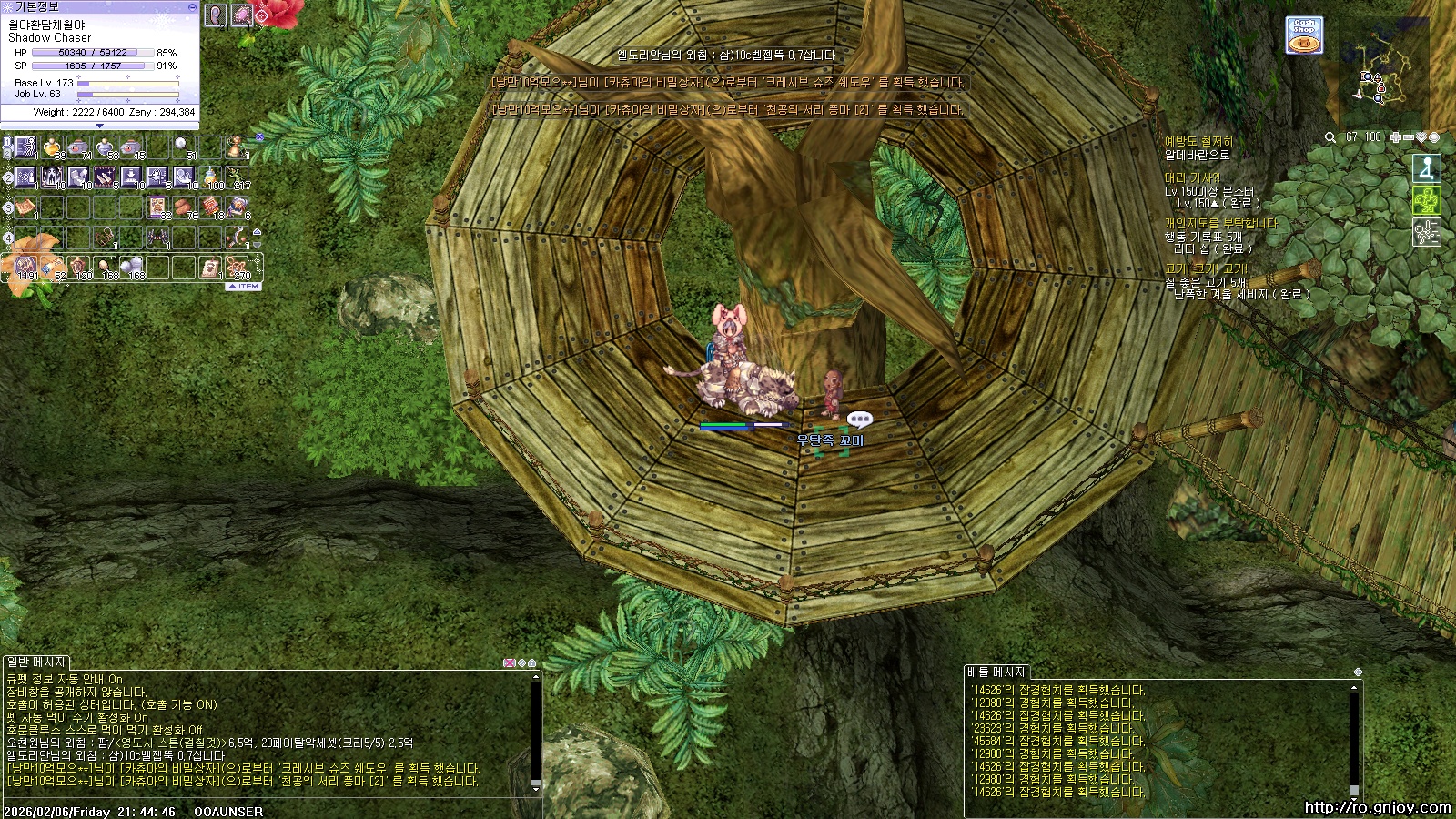Track the 대리 기사?! quest entry
Viewport: 1456px width, 819px height.
click(1193, 178)
